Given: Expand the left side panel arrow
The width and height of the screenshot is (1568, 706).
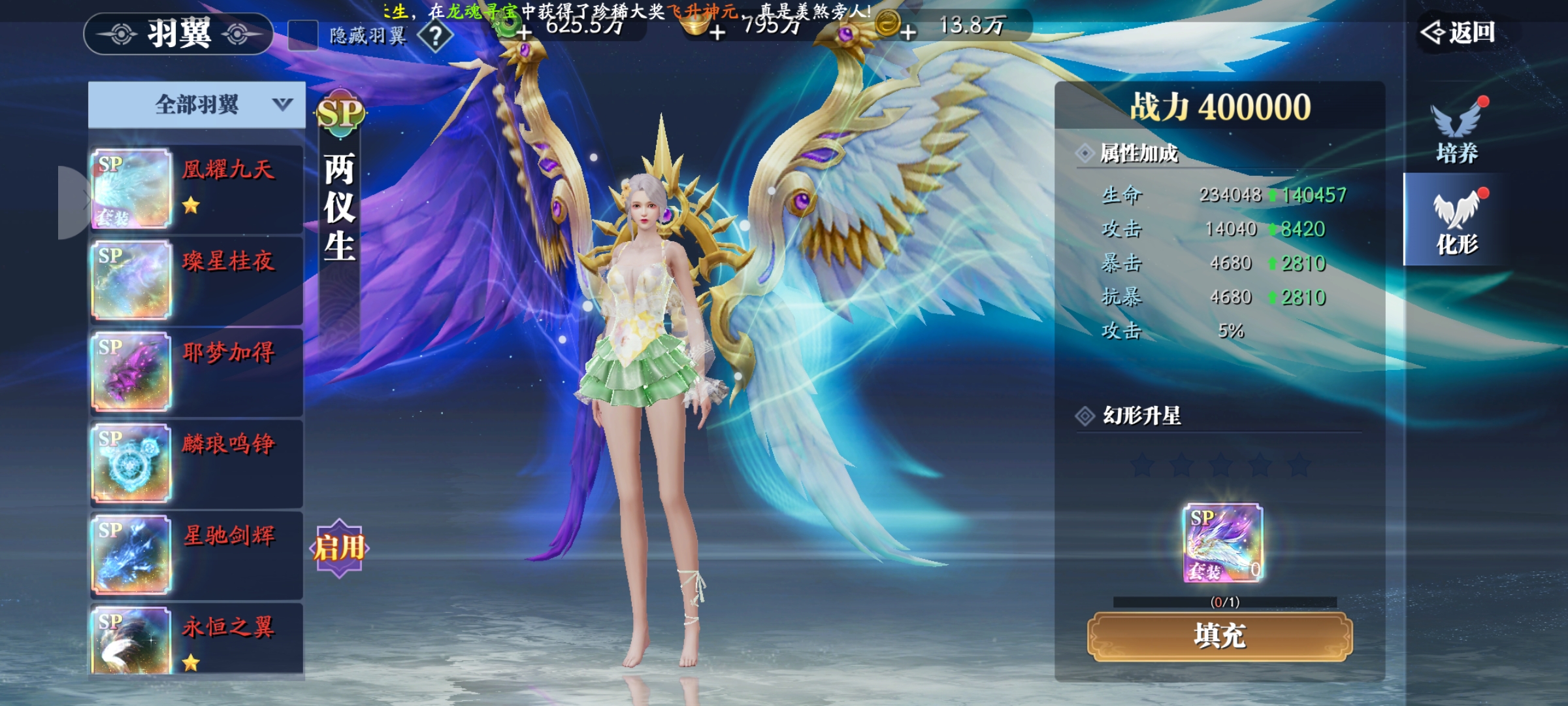Looking at the screenshot, I should point(73,201).
